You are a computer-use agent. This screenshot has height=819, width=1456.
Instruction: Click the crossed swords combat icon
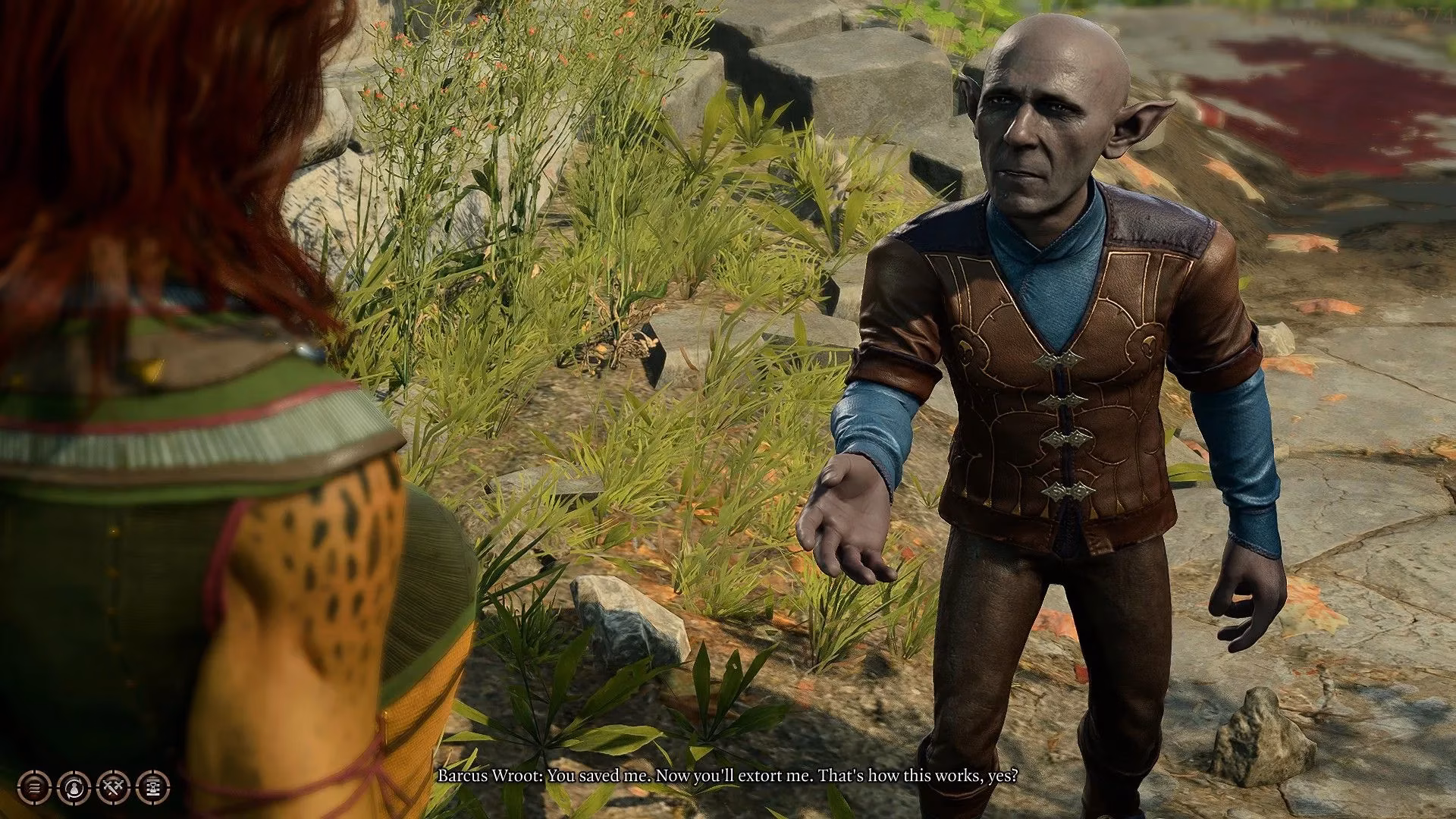[113, 787]
